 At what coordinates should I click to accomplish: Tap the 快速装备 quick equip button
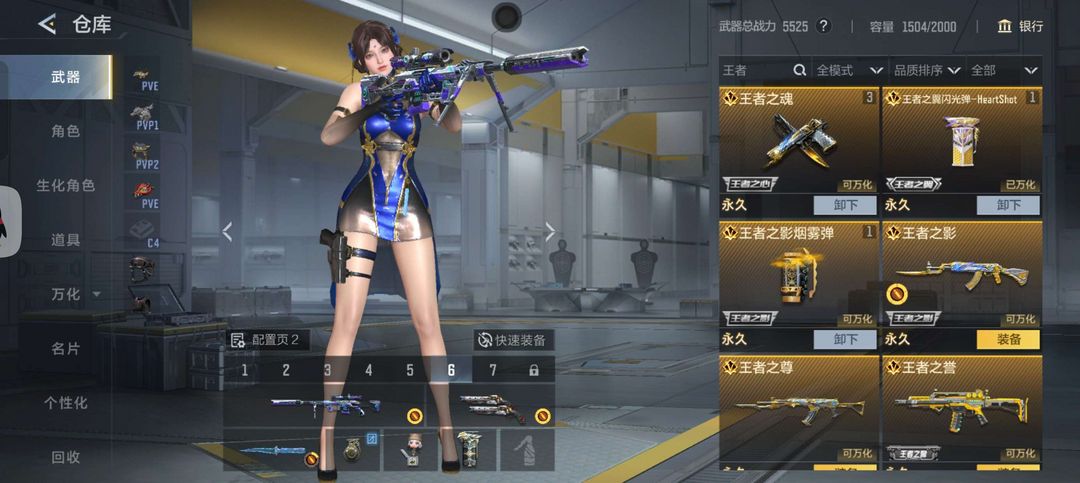(x=512, y=340)
